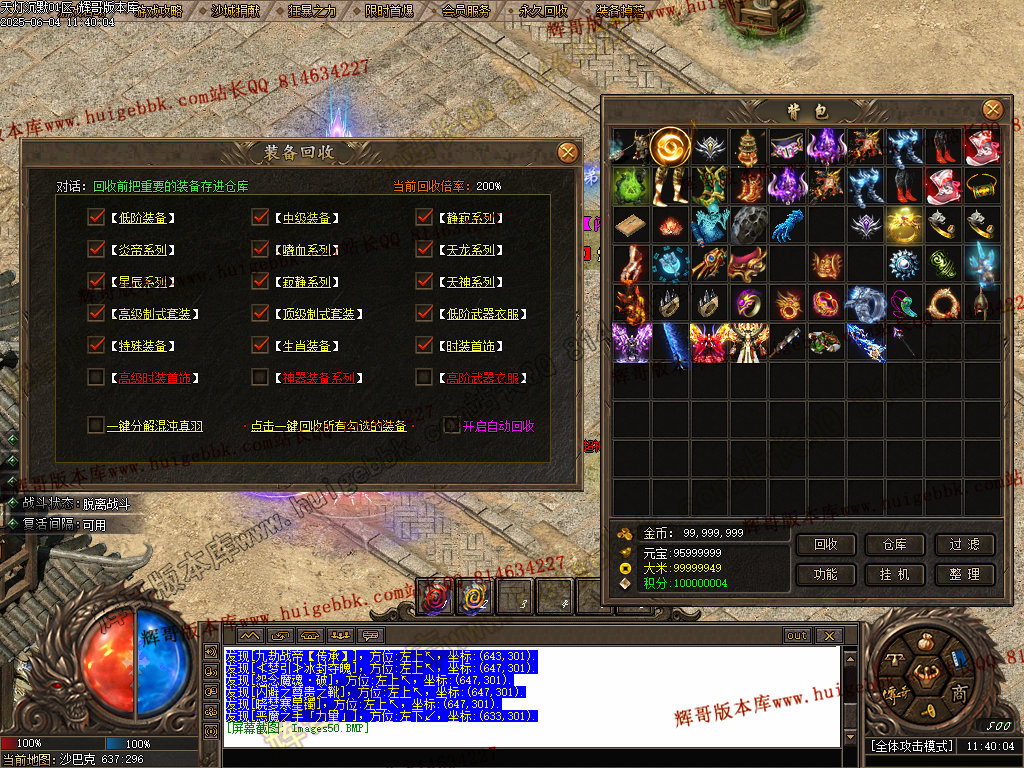Toggle the 中级装备 checkbox

[260, 217]
